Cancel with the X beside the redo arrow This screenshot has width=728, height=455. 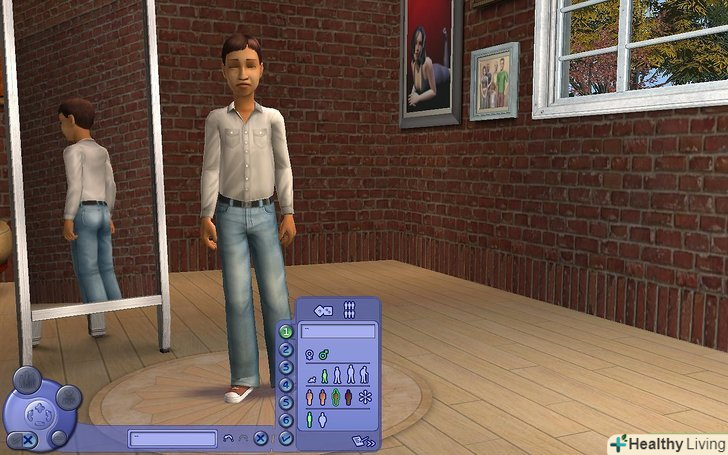tap(260, 438)
